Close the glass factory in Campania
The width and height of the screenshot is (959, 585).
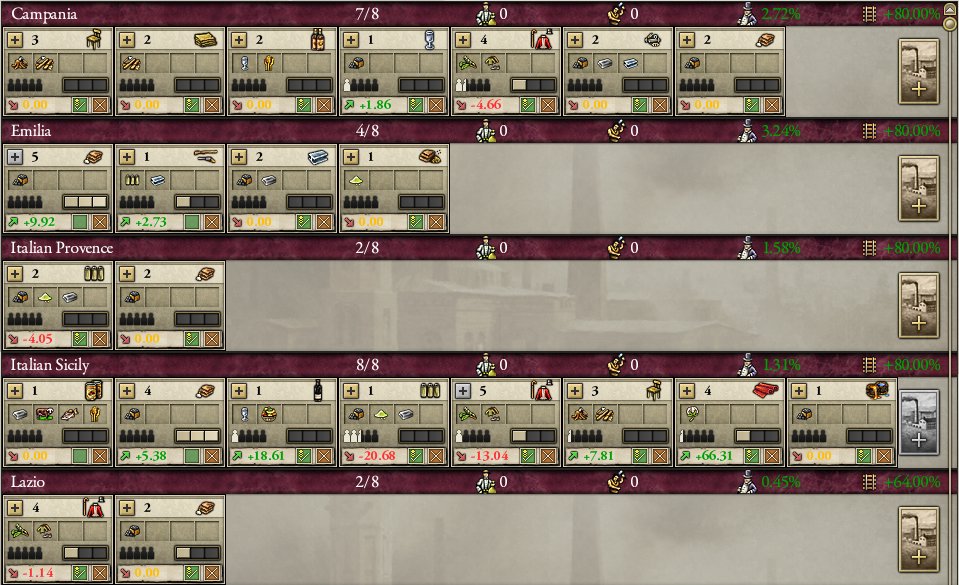click(x=436, y=104)
